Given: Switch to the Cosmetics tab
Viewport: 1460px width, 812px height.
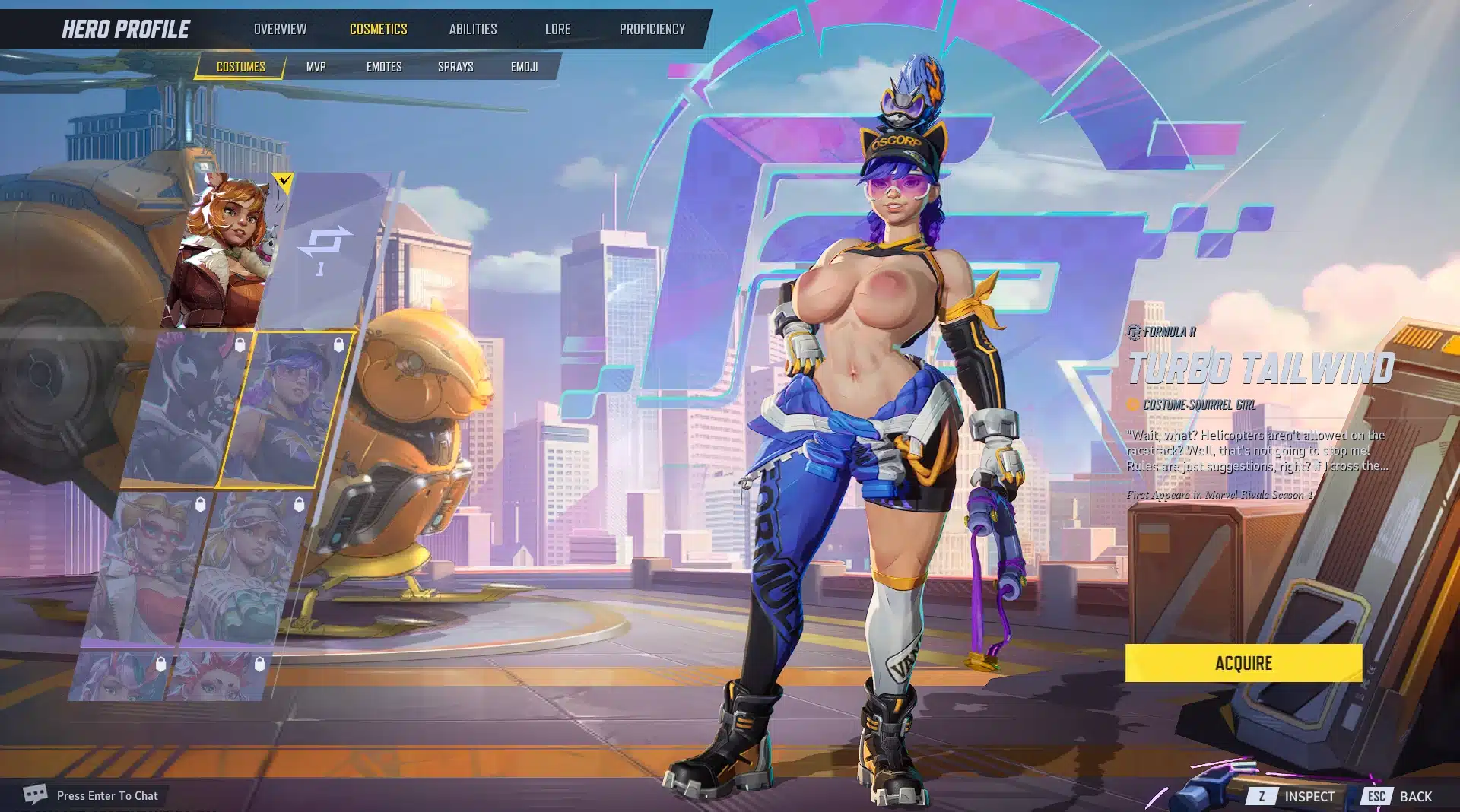Looking at the screenshot, I should [378, 29].
